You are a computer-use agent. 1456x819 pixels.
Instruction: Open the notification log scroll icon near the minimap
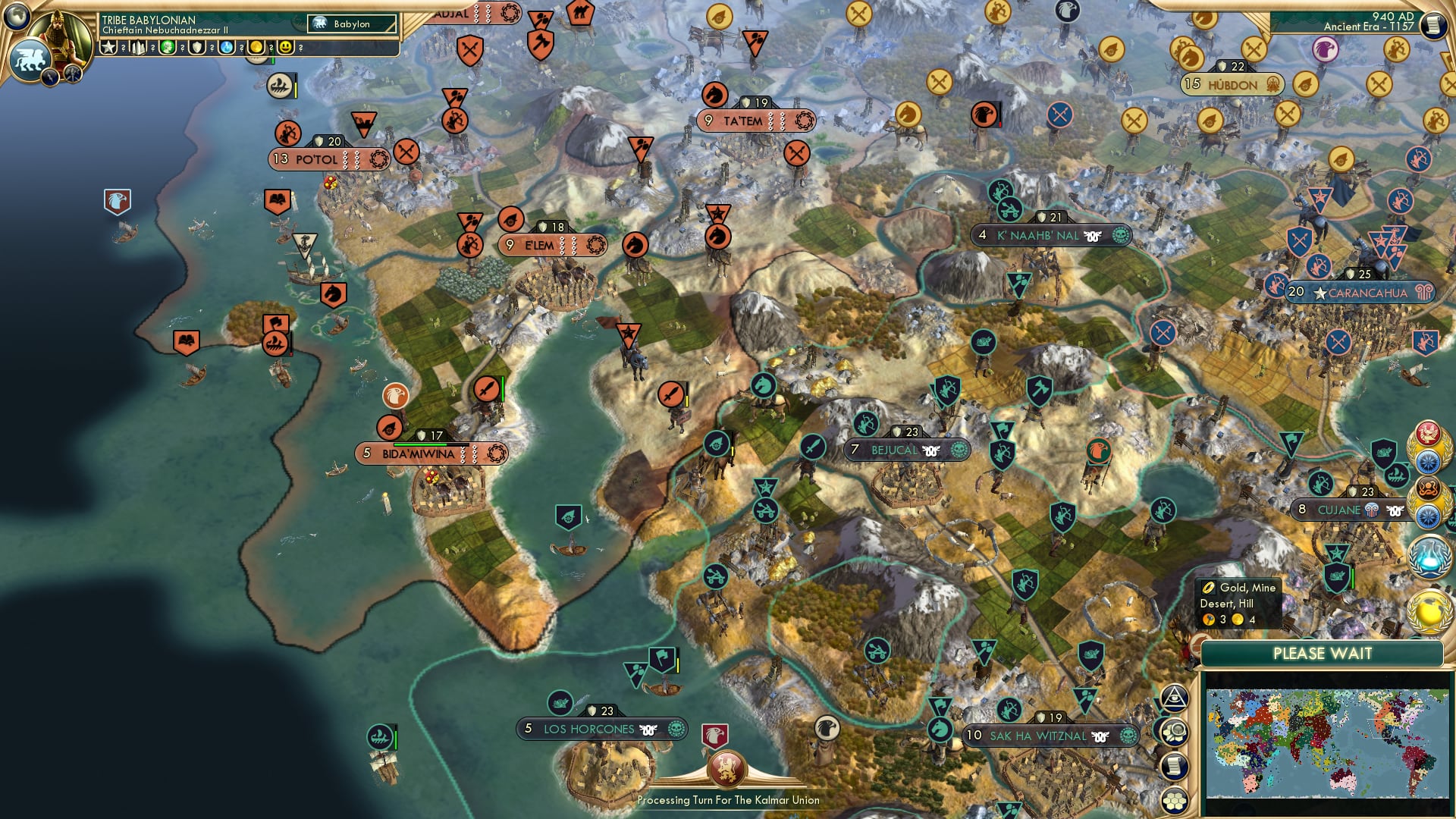point(1175,764)
